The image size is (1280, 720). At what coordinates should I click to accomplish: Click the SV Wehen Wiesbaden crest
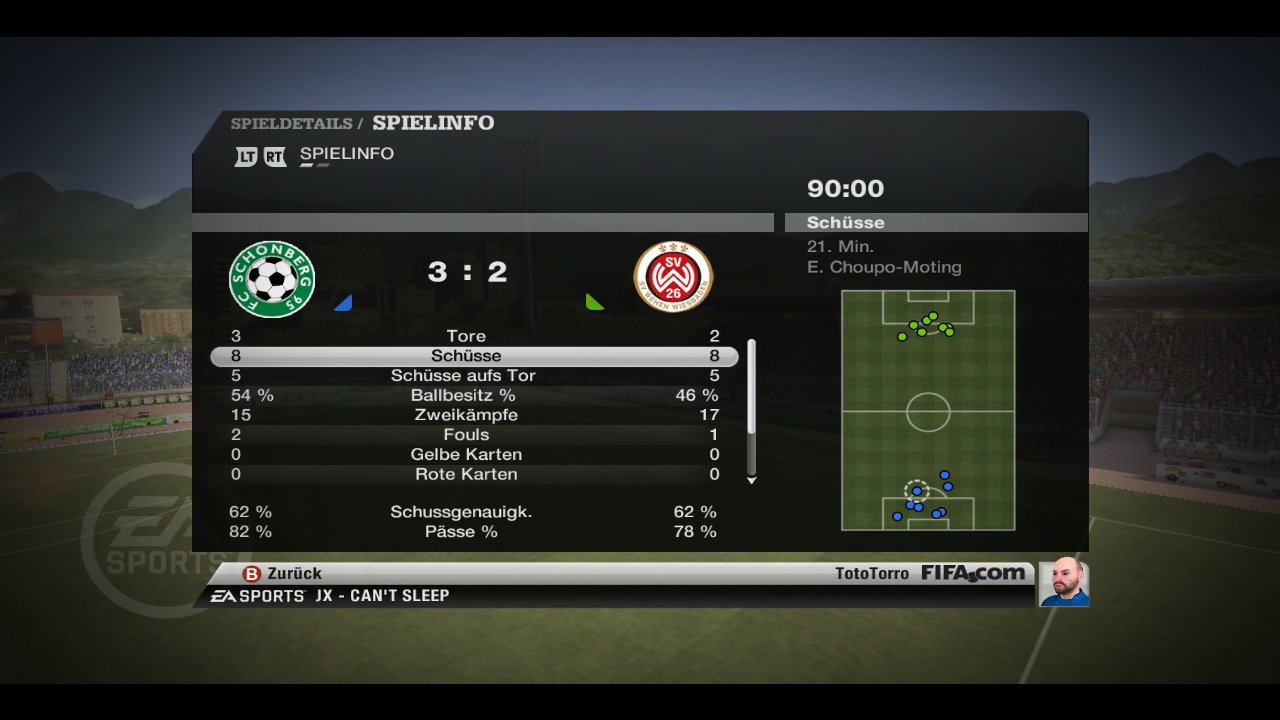[673, 277]
